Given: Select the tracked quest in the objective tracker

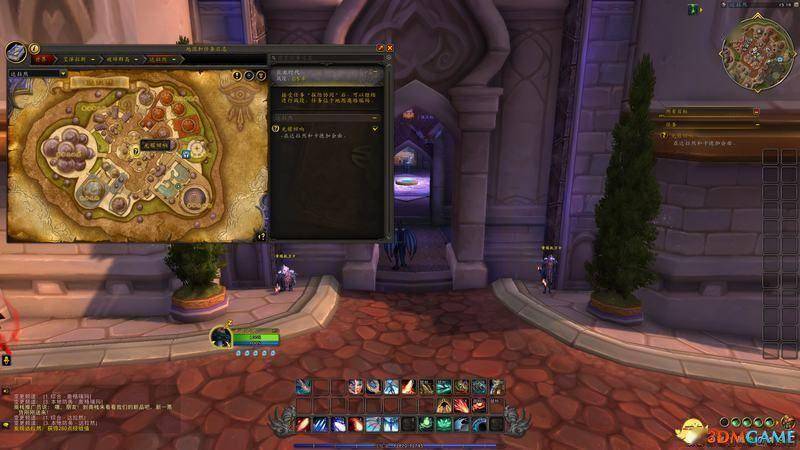Looking at the screenshot, I should (x=690, y=134).
